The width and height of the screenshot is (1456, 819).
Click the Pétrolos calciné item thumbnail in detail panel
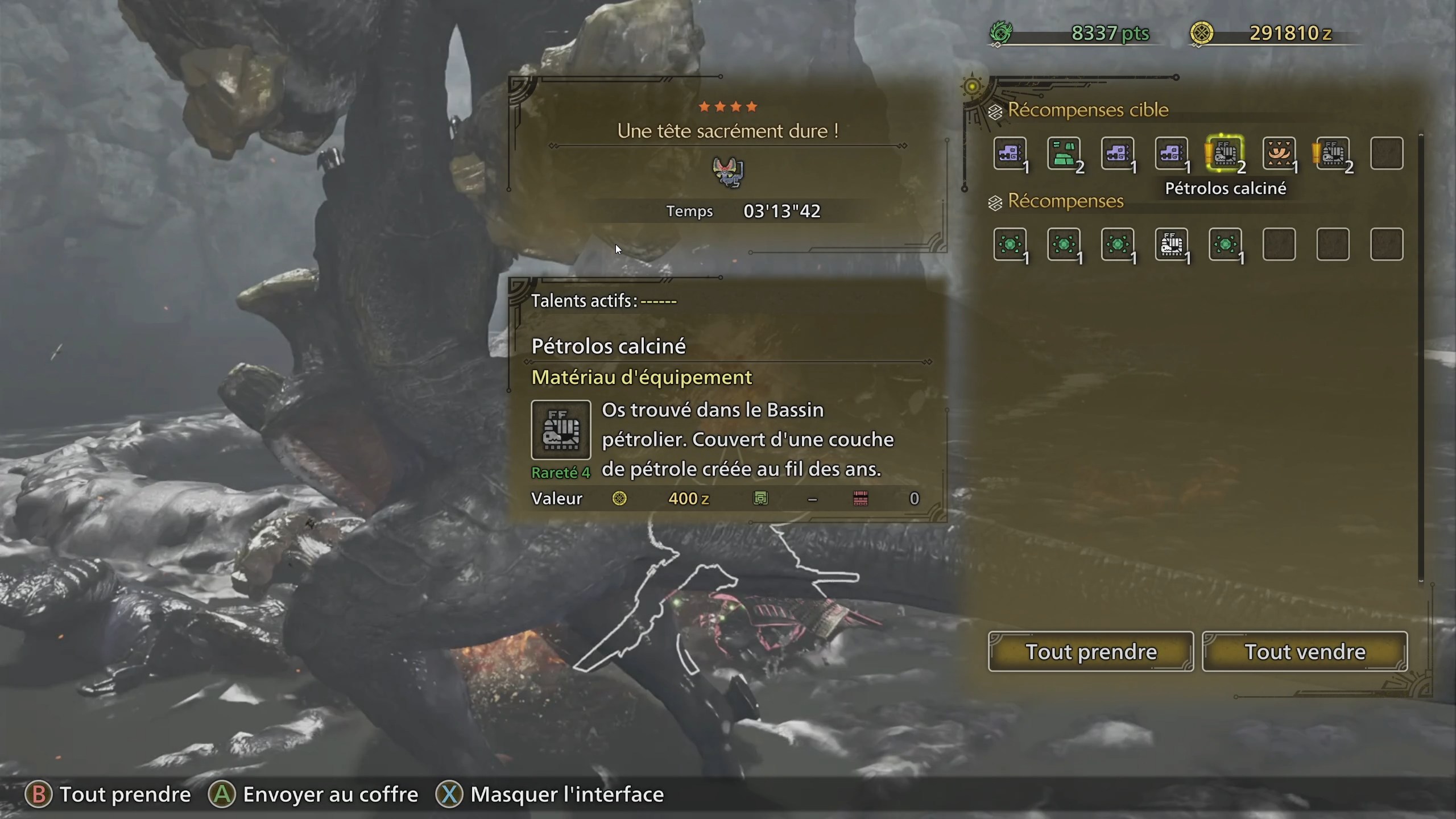561,431
